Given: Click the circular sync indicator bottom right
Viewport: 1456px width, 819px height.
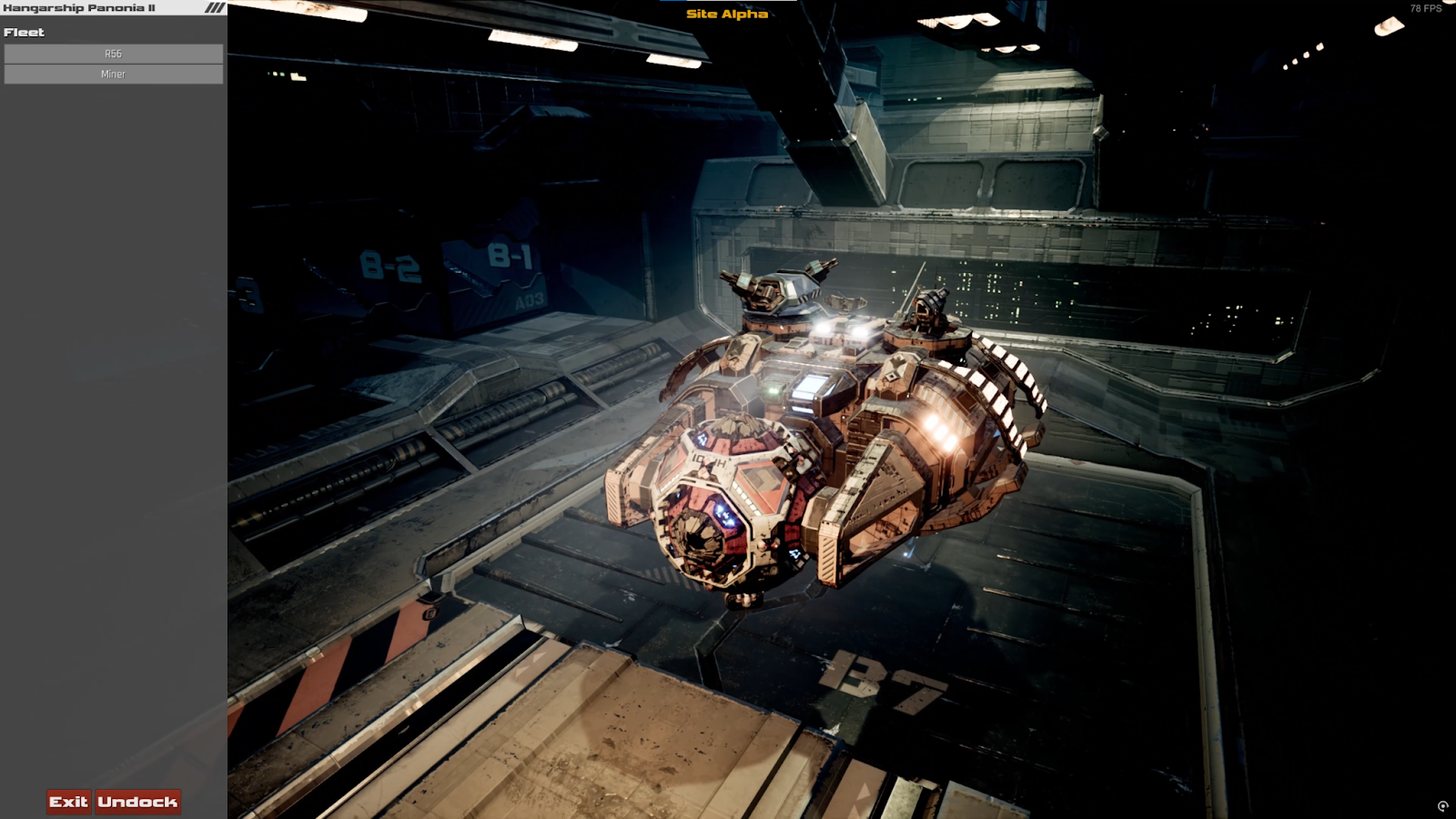Looking at the screenshot, I should (1443, 804).
